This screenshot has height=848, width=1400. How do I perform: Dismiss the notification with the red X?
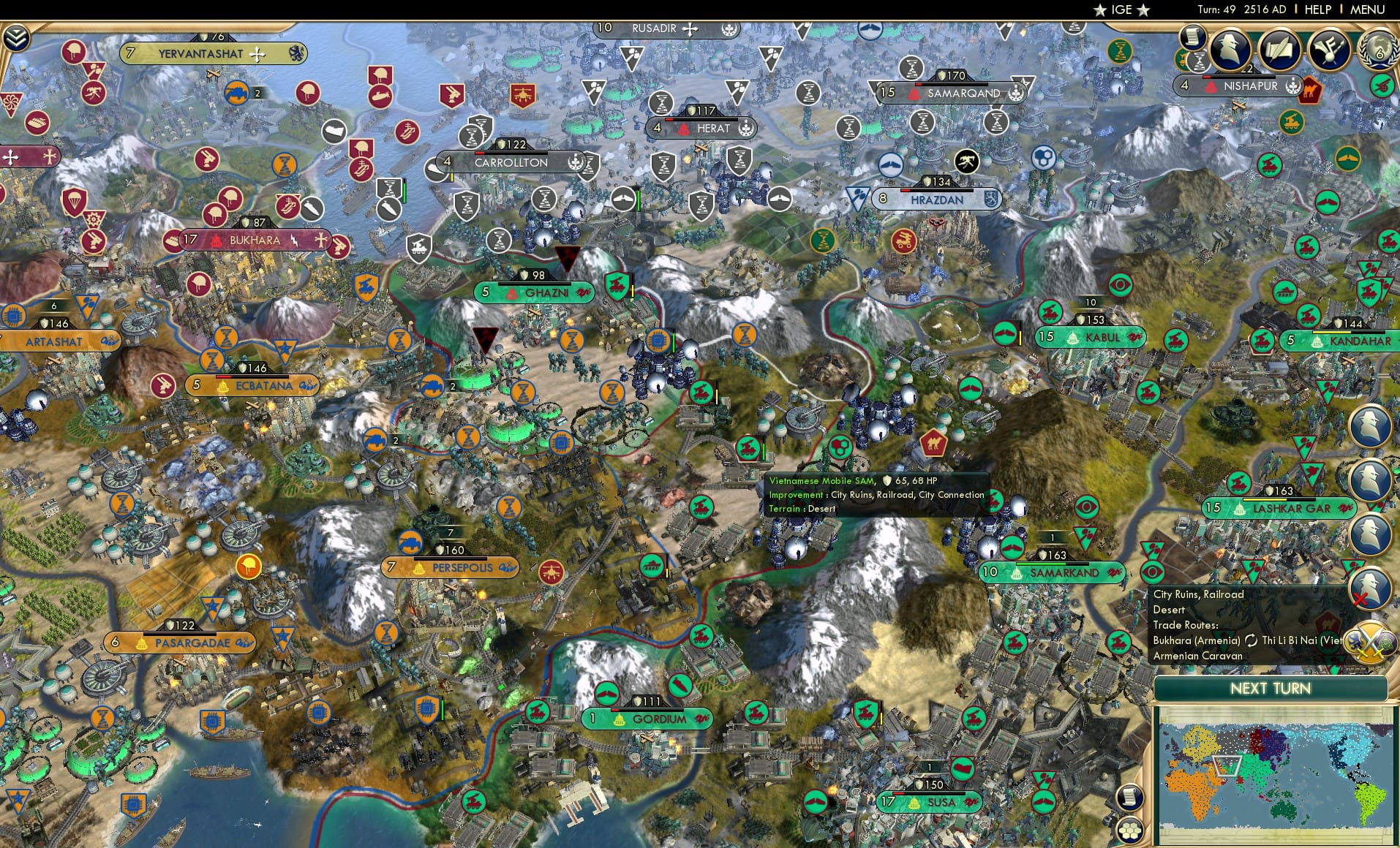pyautogui.click(x=1361, y=598)
